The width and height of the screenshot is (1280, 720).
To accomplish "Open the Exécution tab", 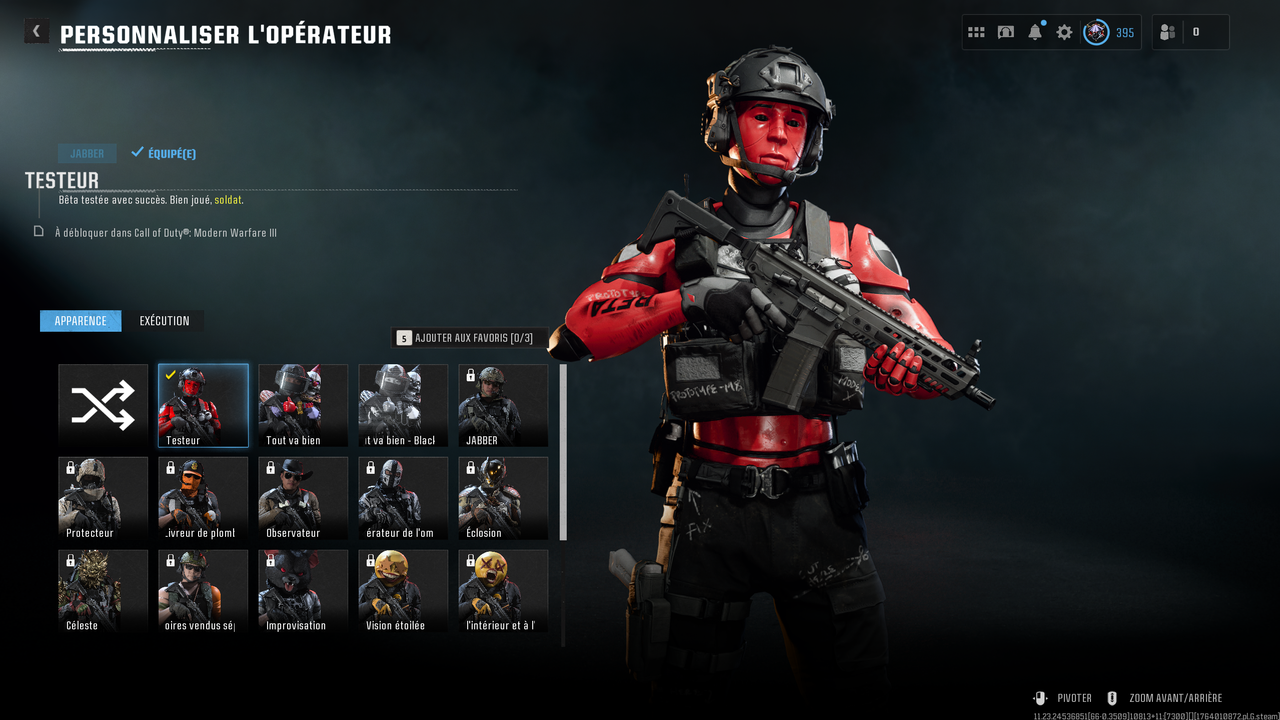I will pos(164,321).
